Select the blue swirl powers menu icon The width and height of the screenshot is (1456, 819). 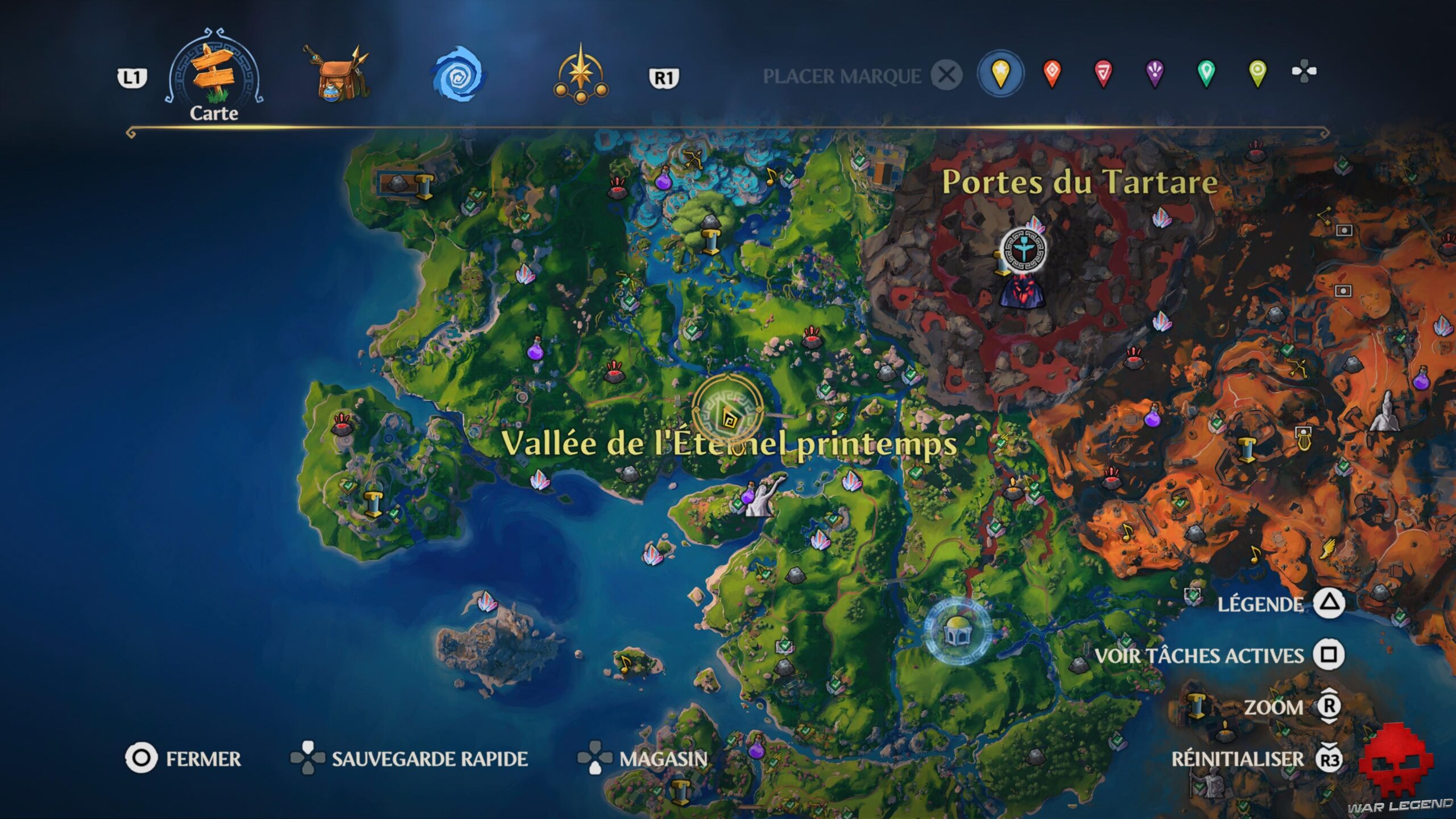455,74
